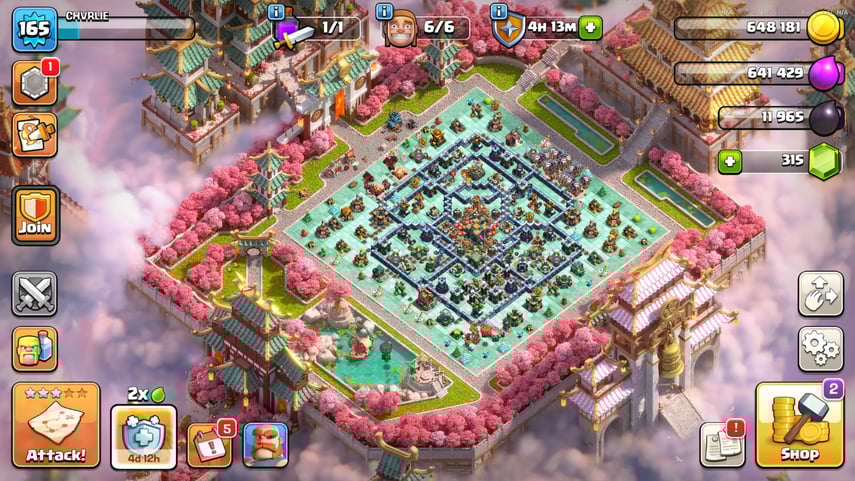
Task: Click the green plus to buy gems
Action: pos(731,162)
